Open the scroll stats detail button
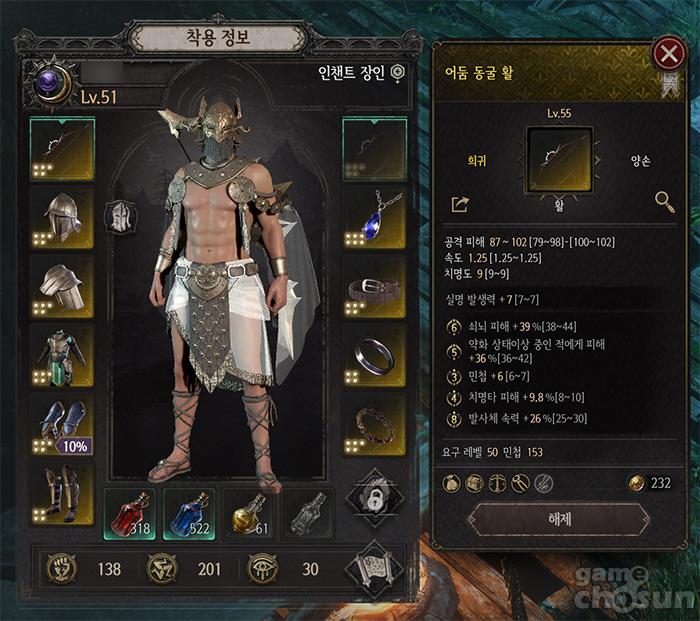 [374, 569]
